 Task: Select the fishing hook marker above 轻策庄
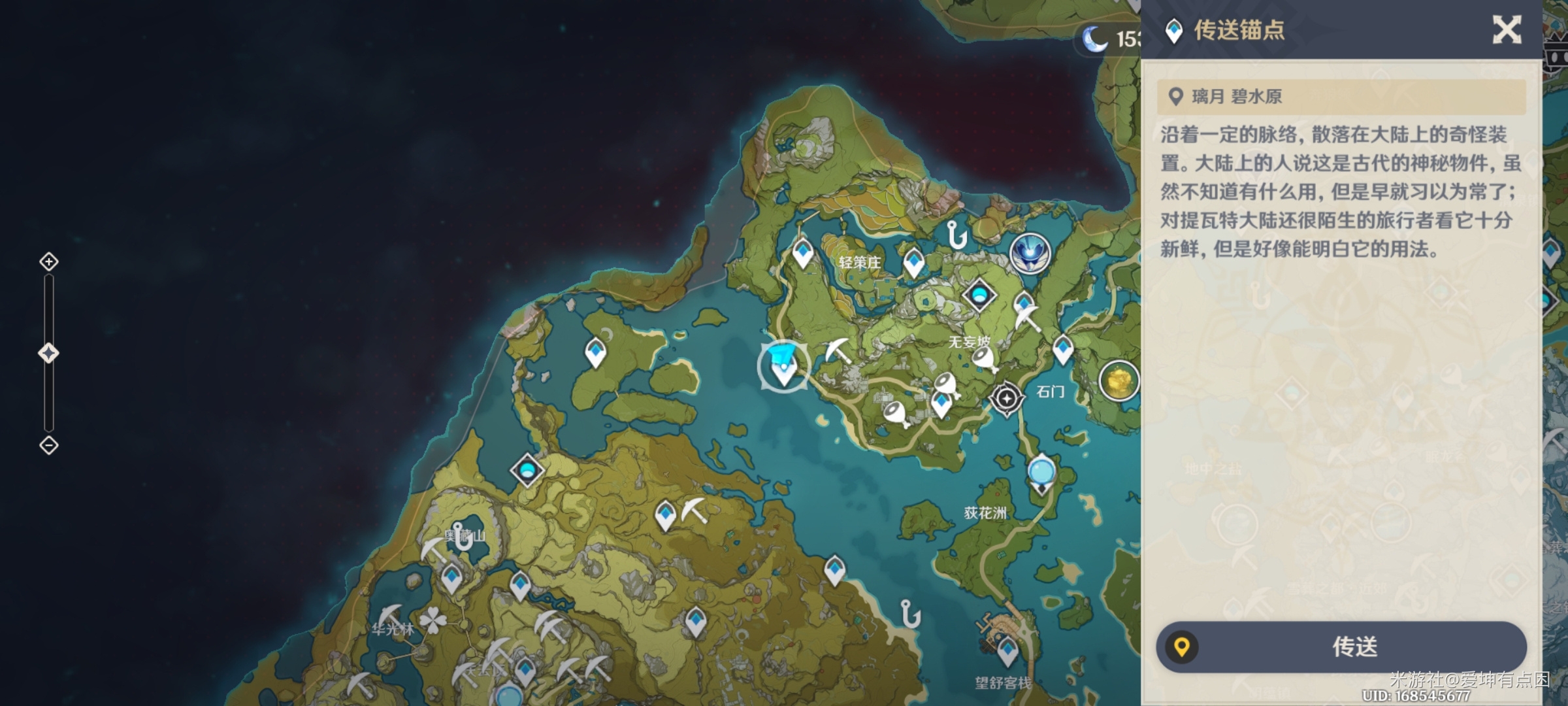pyautogui.click(x=956, y=235)
